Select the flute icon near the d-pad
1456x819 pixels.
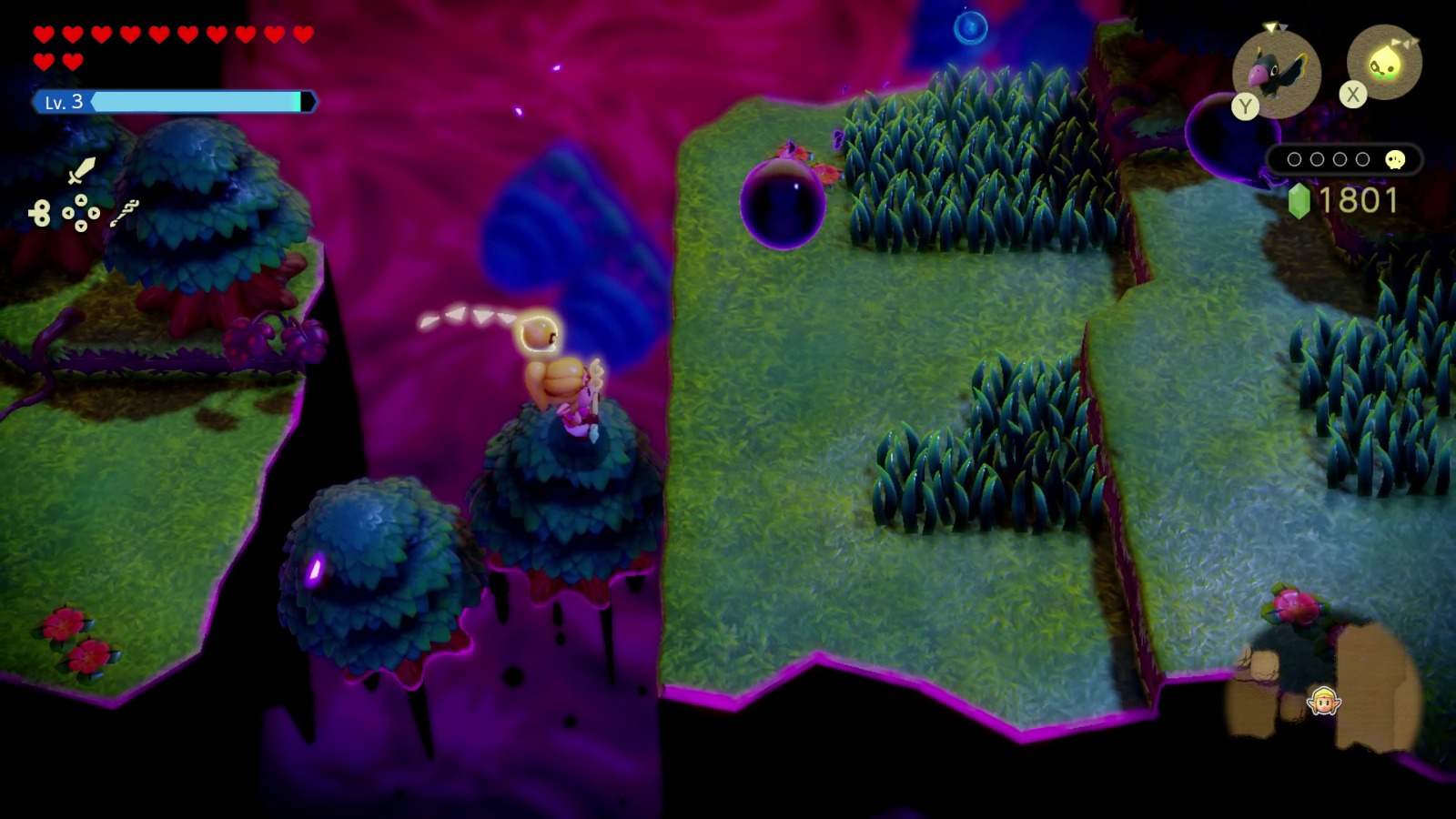pos(126,214)
